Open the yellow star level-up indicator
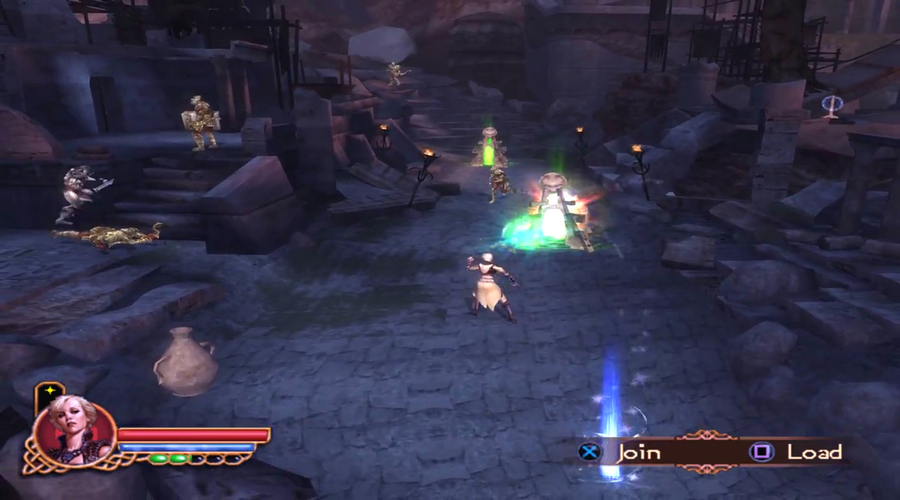The width and height of the screenshot is (900, 500). click(47, 390)
